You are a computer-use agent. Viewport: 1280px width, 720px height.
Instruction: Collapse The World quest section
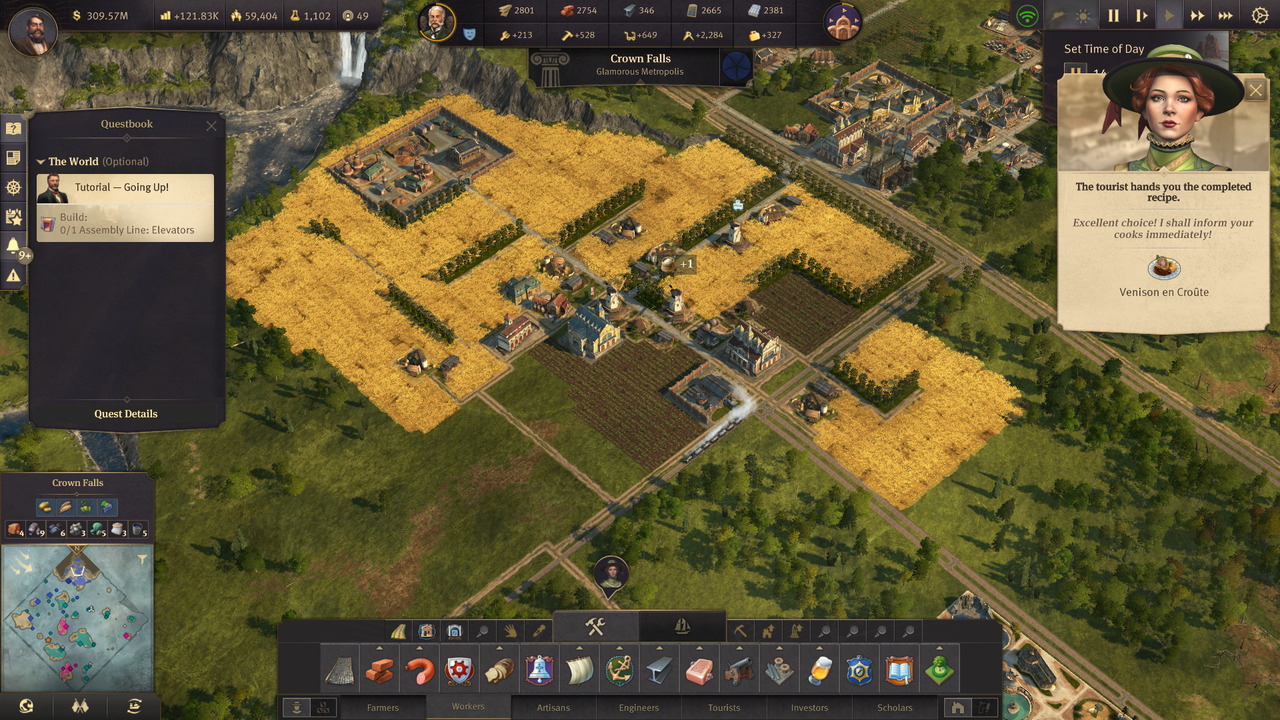tap(41, 161)
